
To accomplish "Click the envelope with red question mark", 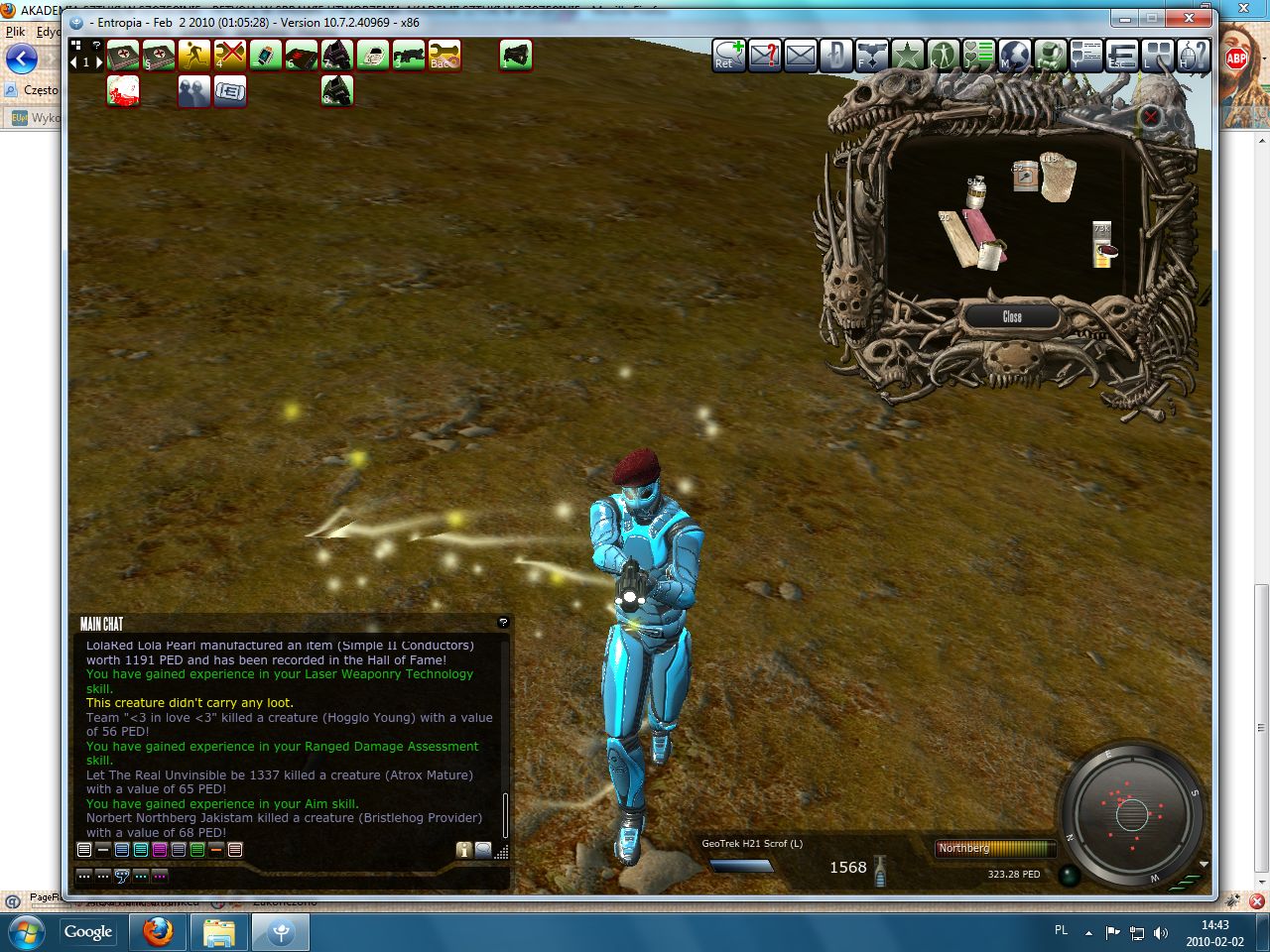I will click(764, 56).
